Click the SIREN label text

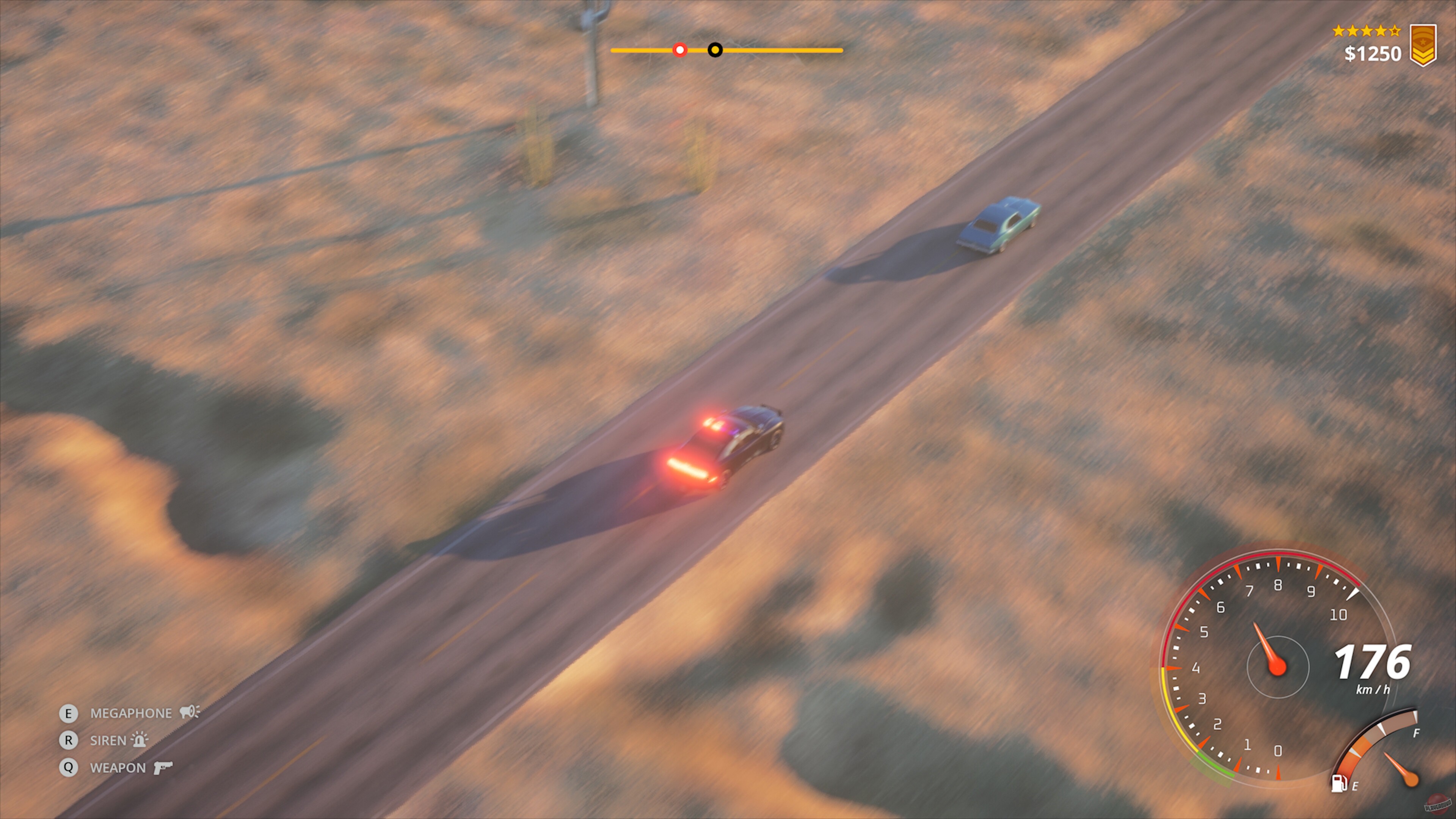(109, 741)
